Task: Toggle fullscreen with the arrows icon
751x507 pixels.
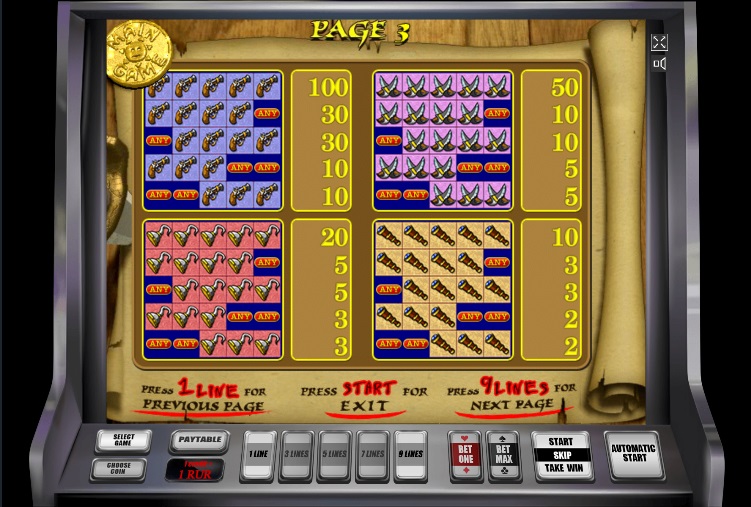Action: coord(659,42)
